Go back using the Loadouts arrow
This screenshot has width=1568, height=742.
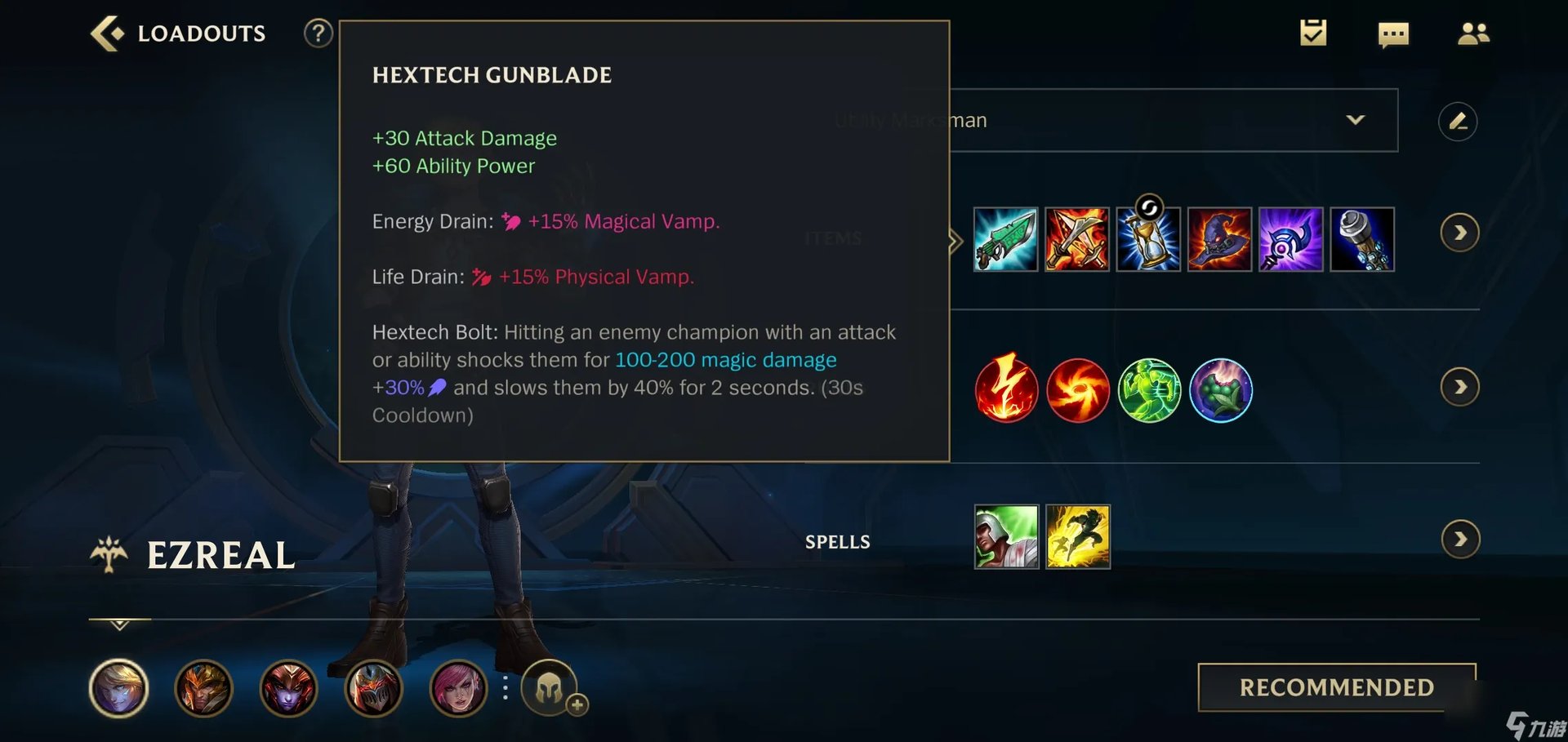(x=107, y=31)
